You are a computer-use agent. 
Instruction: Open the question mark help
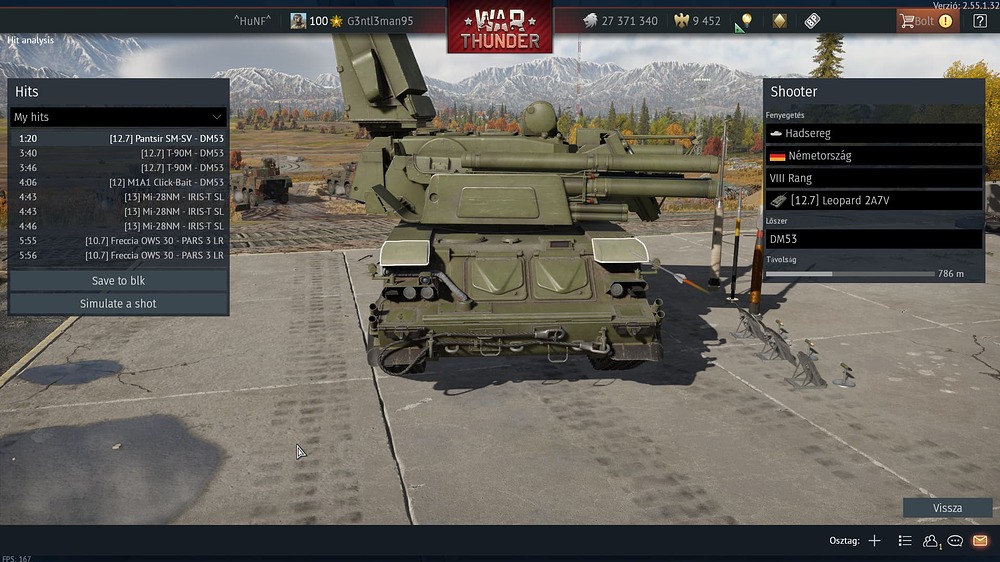pyautogui.click(x=980, y=21)
